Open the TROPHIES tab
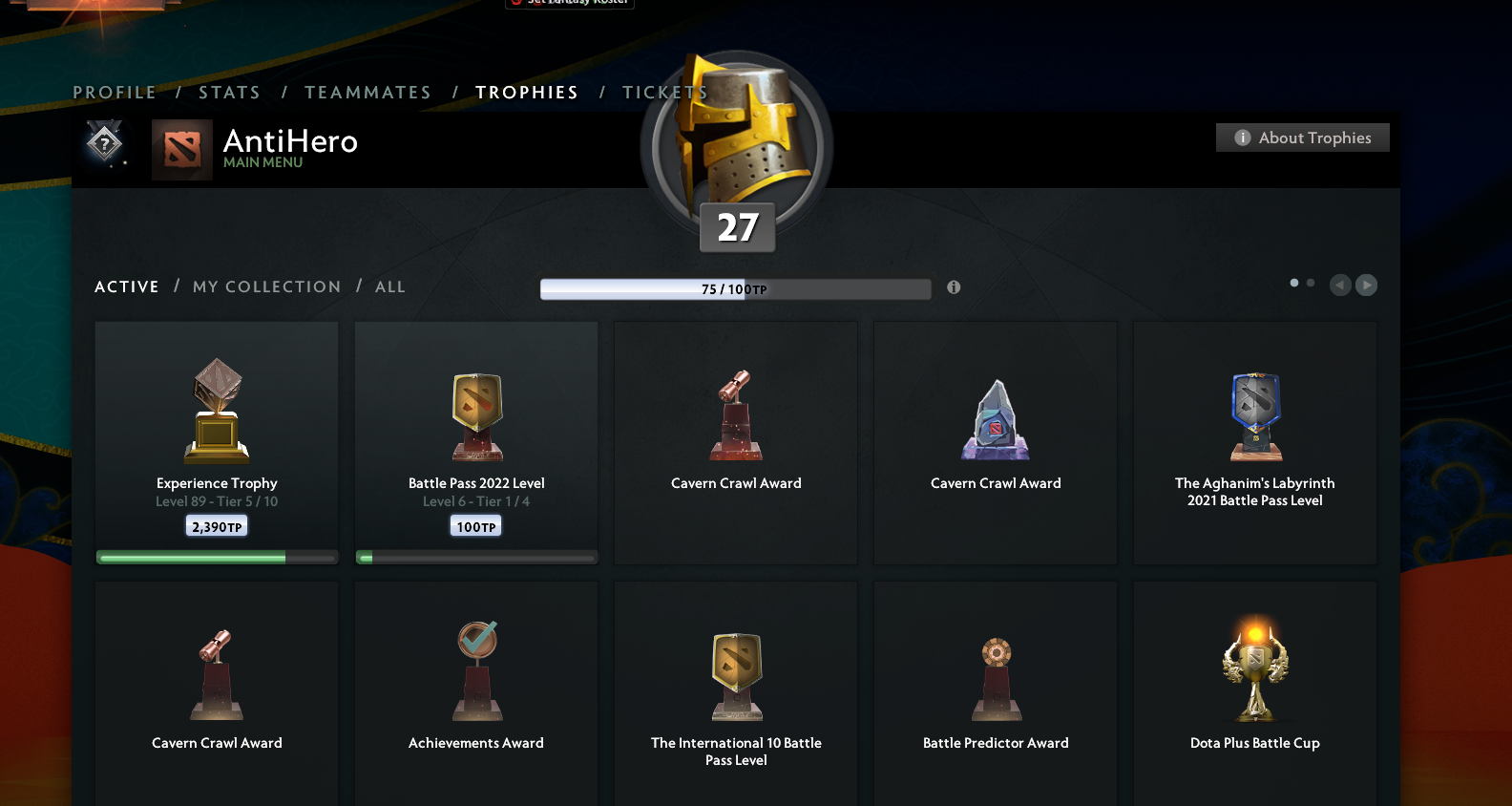Viewport: 1512px width, 806px height. pos(526,92)
